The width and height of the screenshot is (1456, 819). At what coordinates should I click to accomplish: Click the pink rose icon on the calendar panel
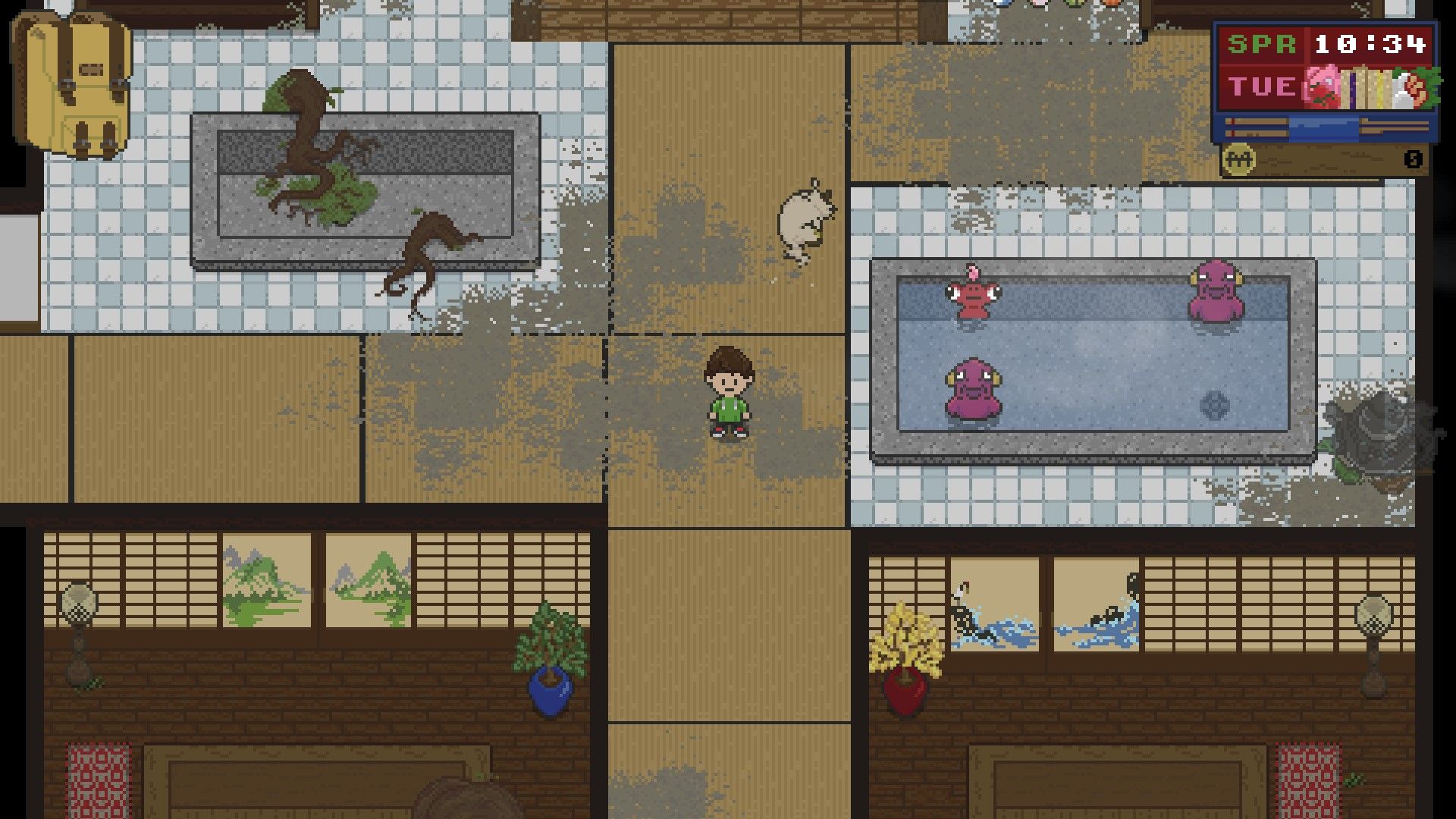[1322, 86]
